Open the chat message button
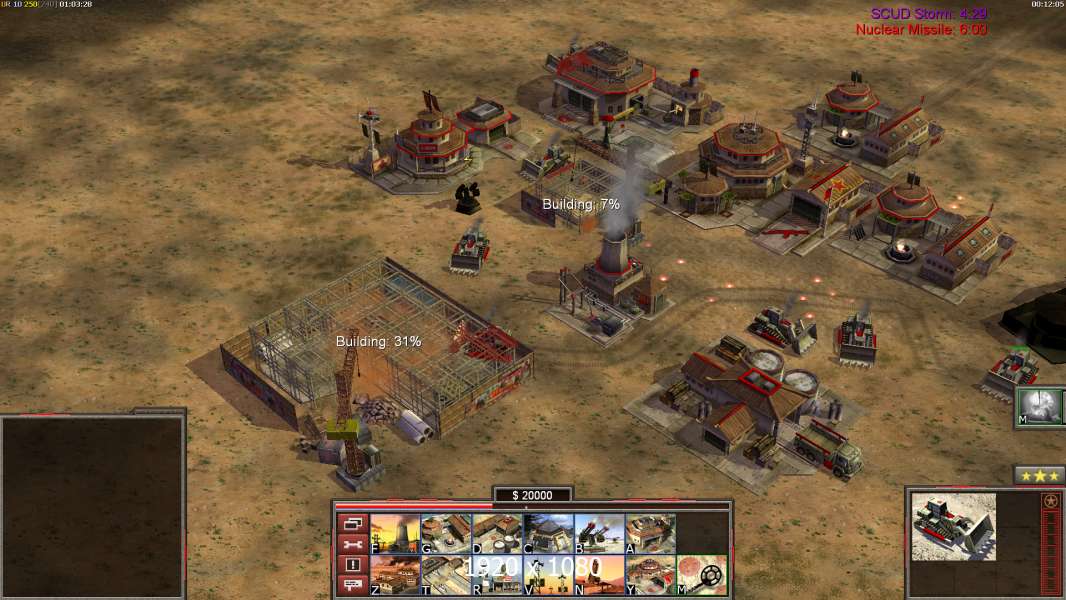This screenshot has height=600, width=1066. 352,586
